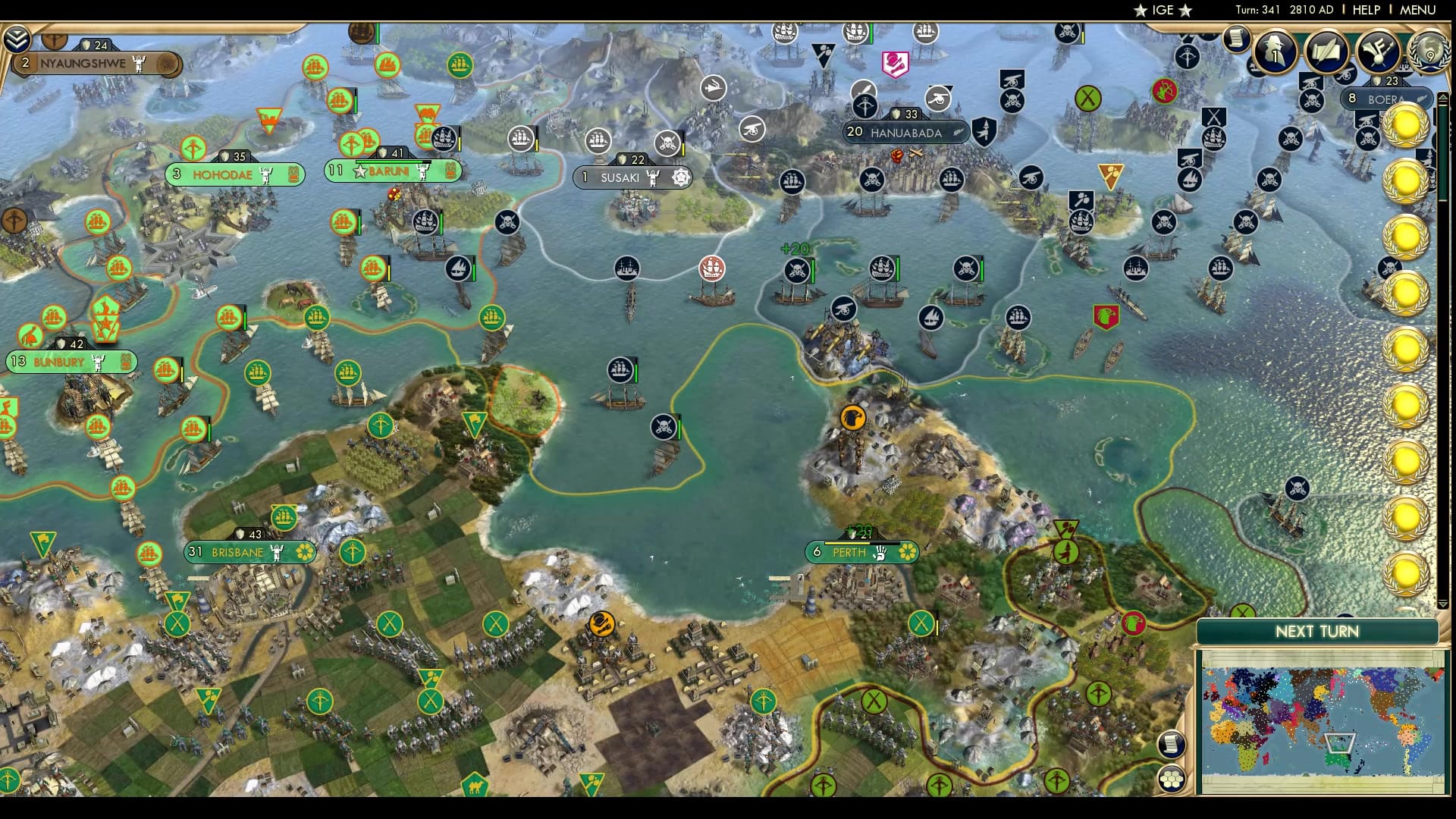This screenshot has width=1456, height=819.
Task: Open the notification scroll icon at top right
Action: [x=1238, y=39]
